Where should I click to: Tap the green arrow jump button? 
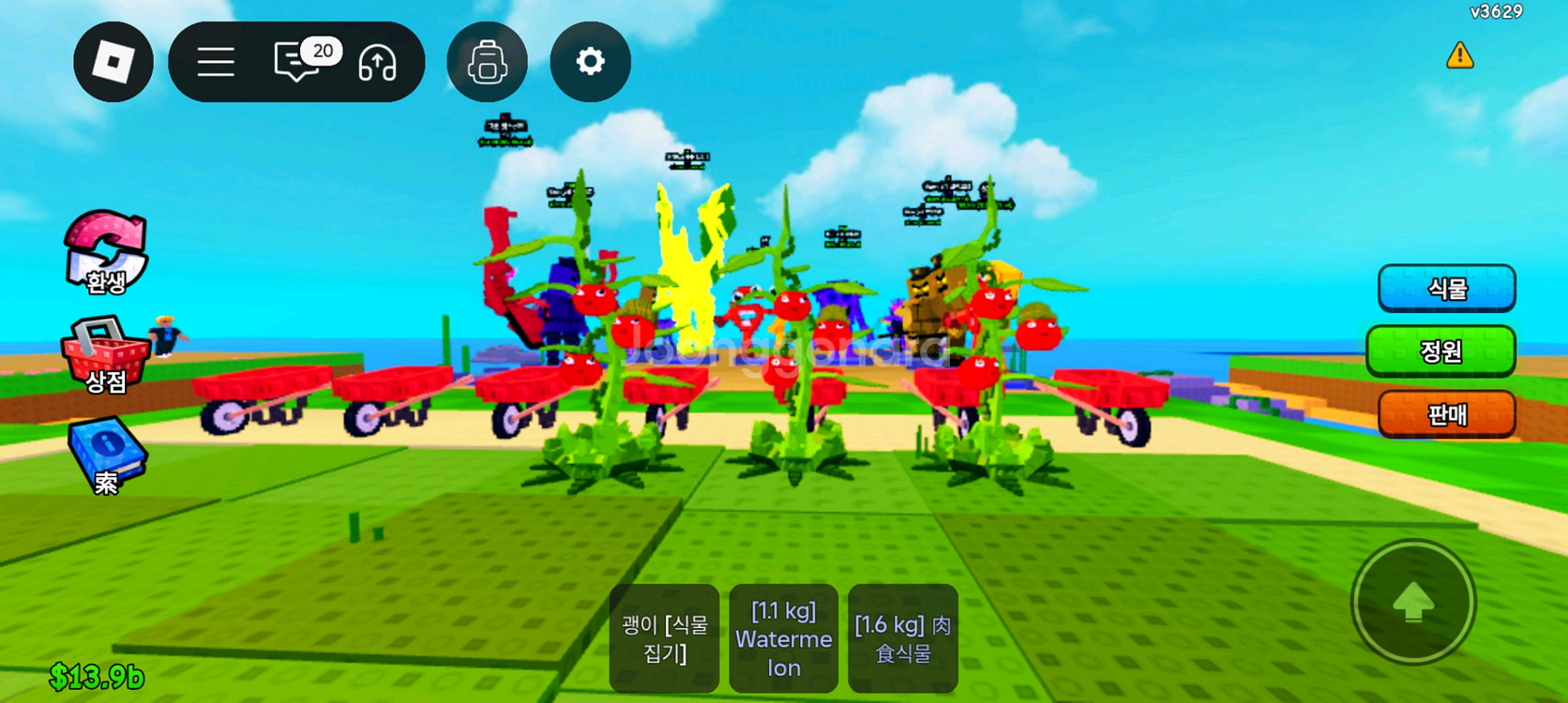(1413, 603)
